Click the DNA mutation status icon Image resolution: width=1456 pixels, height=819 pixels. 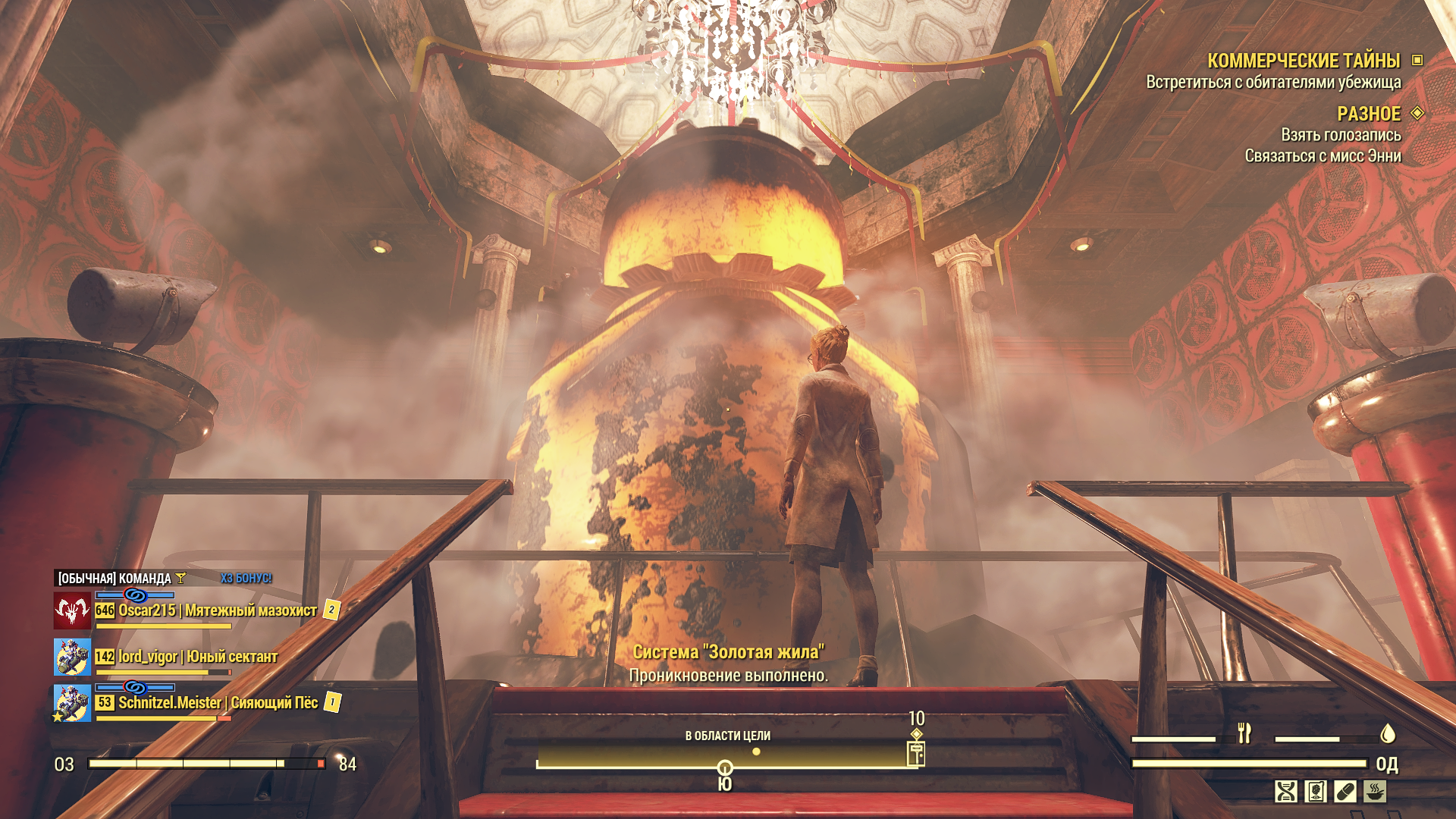[x=1286, y=792]
